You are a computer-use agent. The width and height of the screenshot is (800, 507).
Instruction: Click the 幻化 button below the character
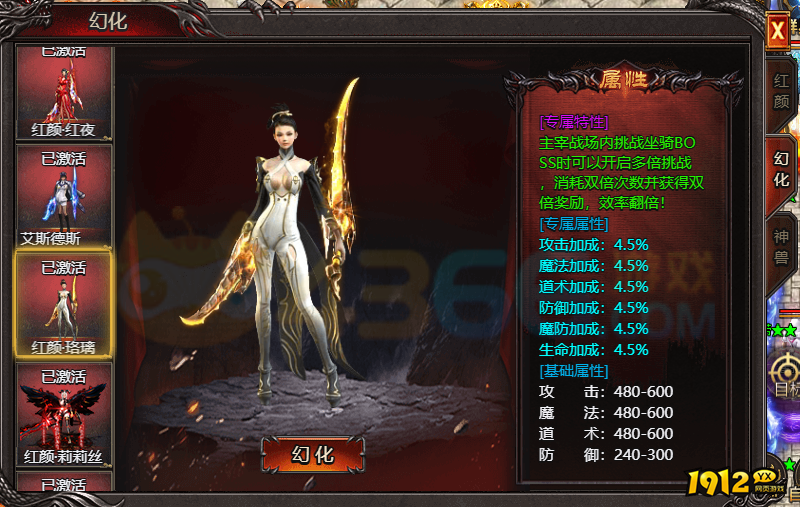[x=312, y=454]
